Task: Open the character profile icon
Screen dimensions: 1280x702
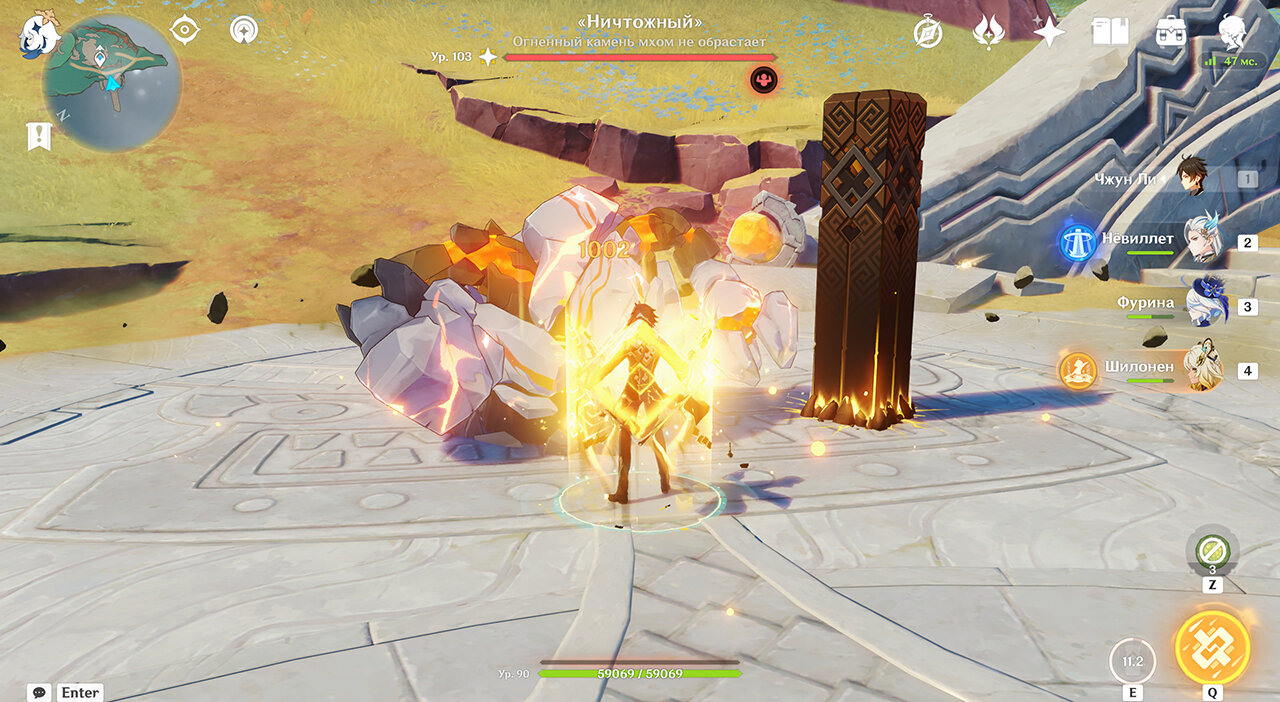Action: [1232, 30]
